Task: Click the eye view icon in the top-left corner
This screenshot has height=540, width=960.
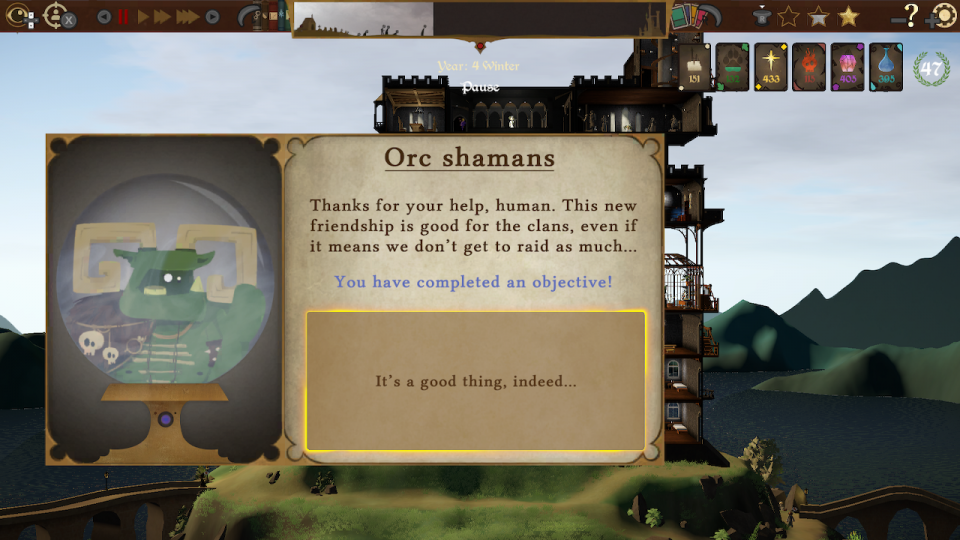Action: [19, 16]
